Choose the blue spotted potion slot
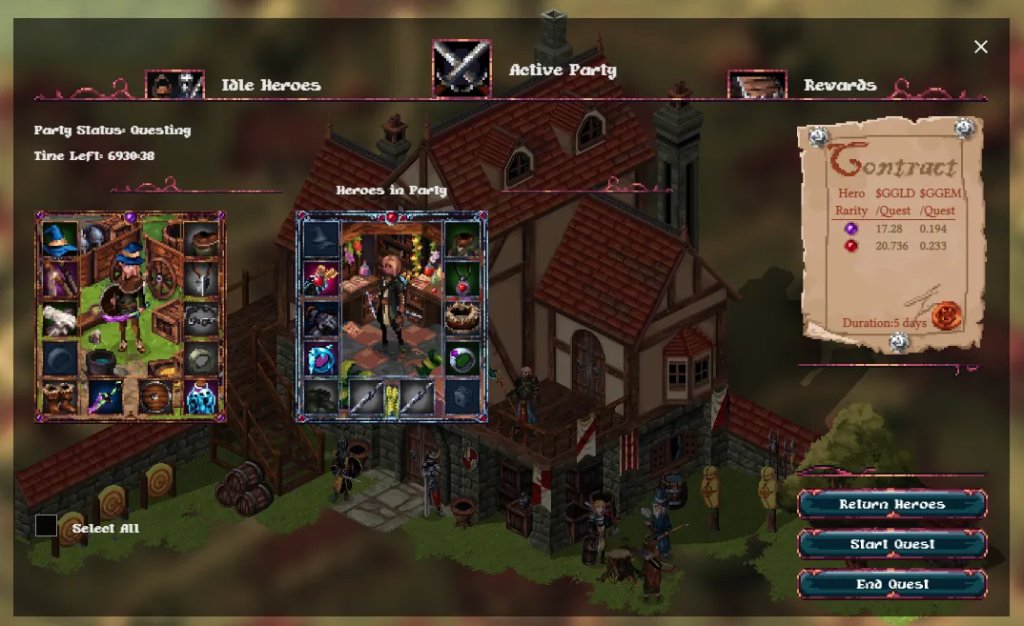 coord(202,398)
